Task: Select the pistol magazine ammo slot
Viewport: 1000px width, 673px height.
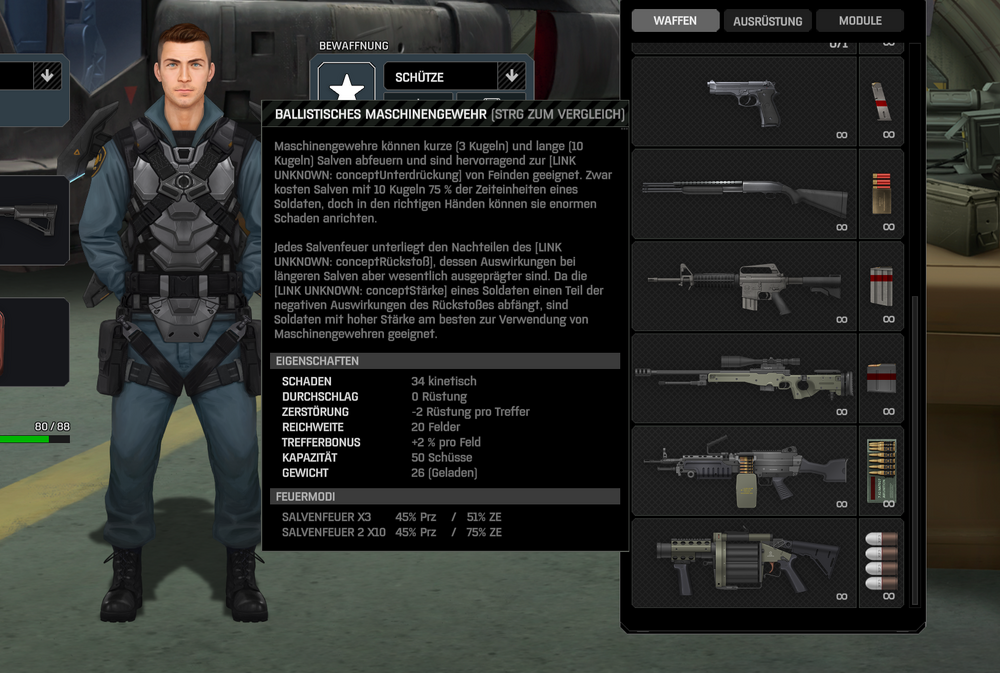Action: pyautogui.click(x=881, y=102)
